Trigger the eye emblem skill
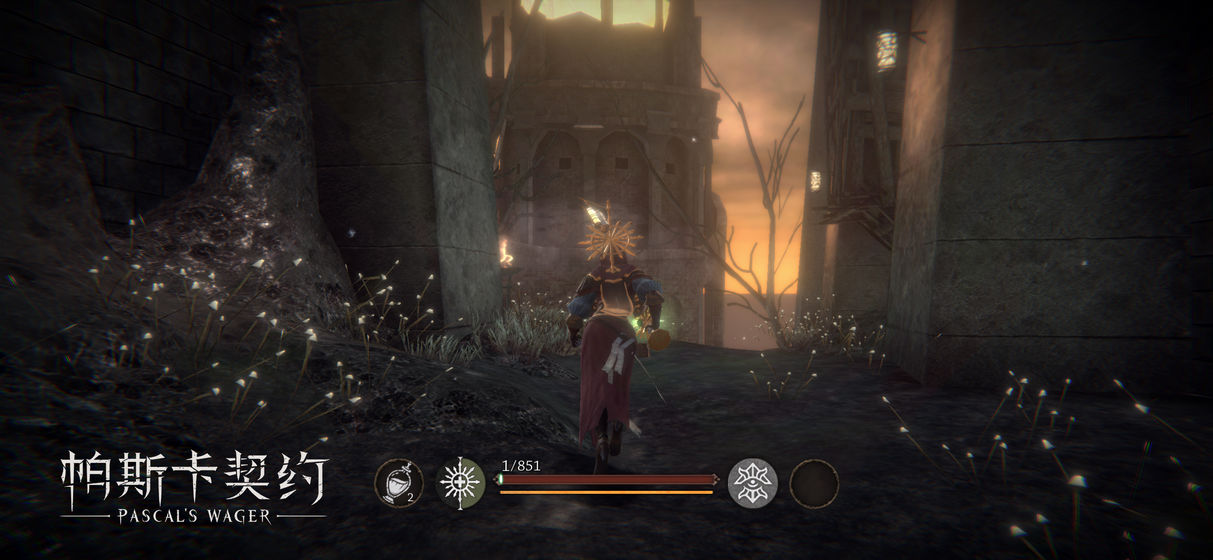This screenshot has width=1213, height=560. (x=752, y=483)
